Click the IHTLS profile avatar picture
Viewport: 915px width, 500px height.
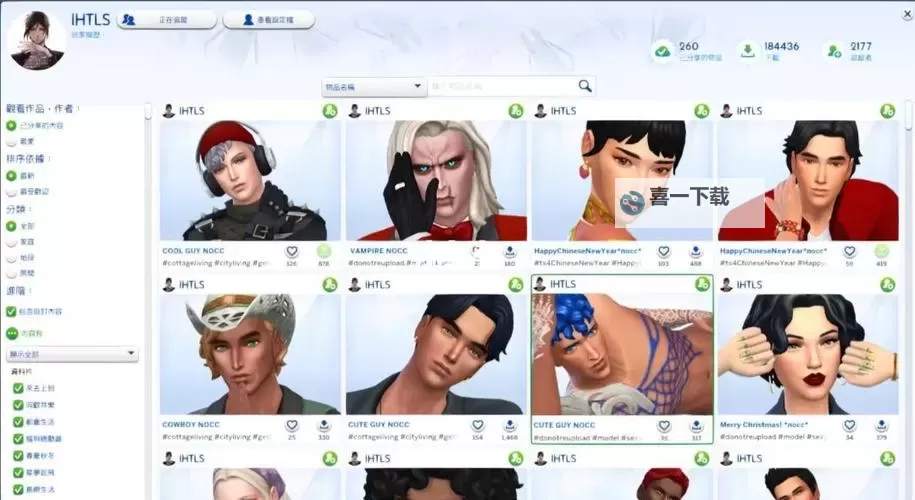36,39
